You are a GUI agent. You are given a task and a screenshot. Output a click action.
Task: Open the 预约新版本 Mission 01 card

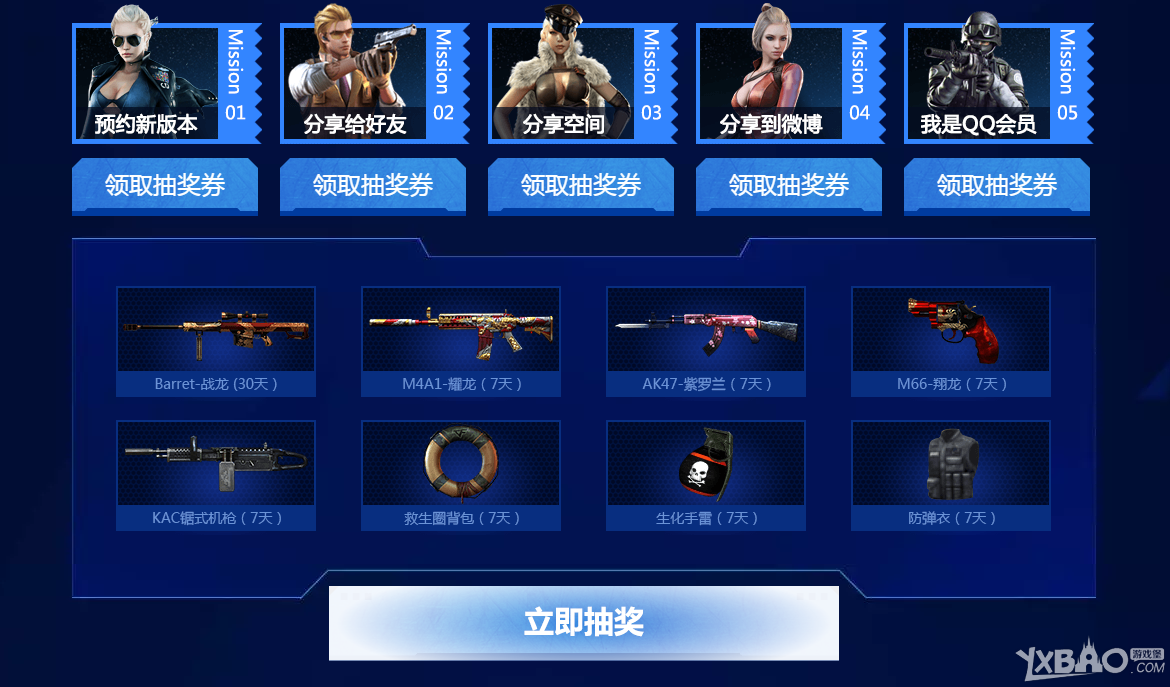pos(165,84)
